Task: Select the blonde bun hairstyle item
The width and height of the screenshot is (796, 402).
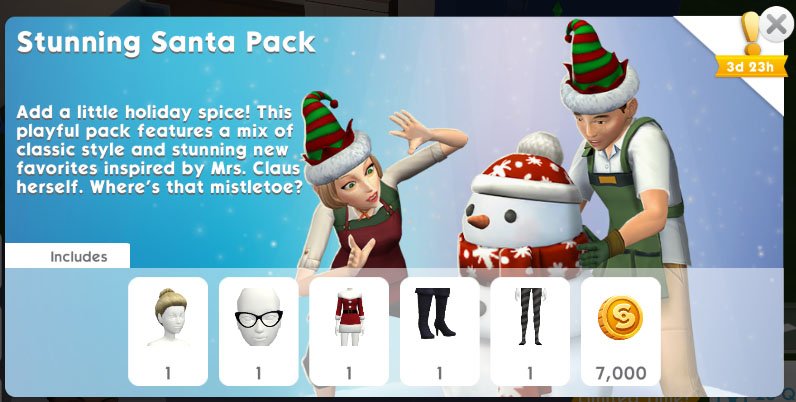Action: (x=168, y=331)
